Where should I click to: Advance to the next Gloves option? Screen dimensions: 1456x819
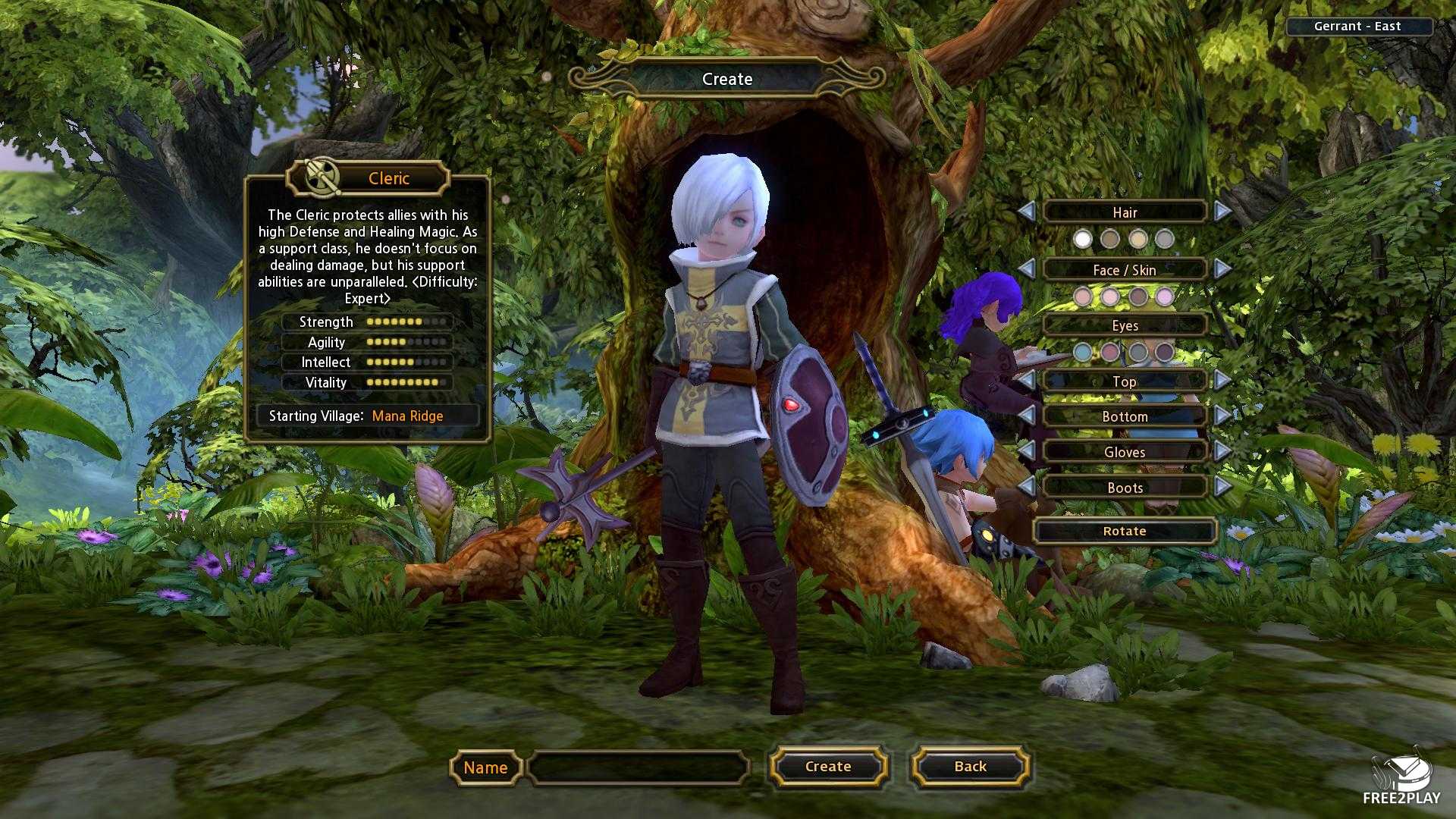pyautogui.click(x=1222, y=451)
